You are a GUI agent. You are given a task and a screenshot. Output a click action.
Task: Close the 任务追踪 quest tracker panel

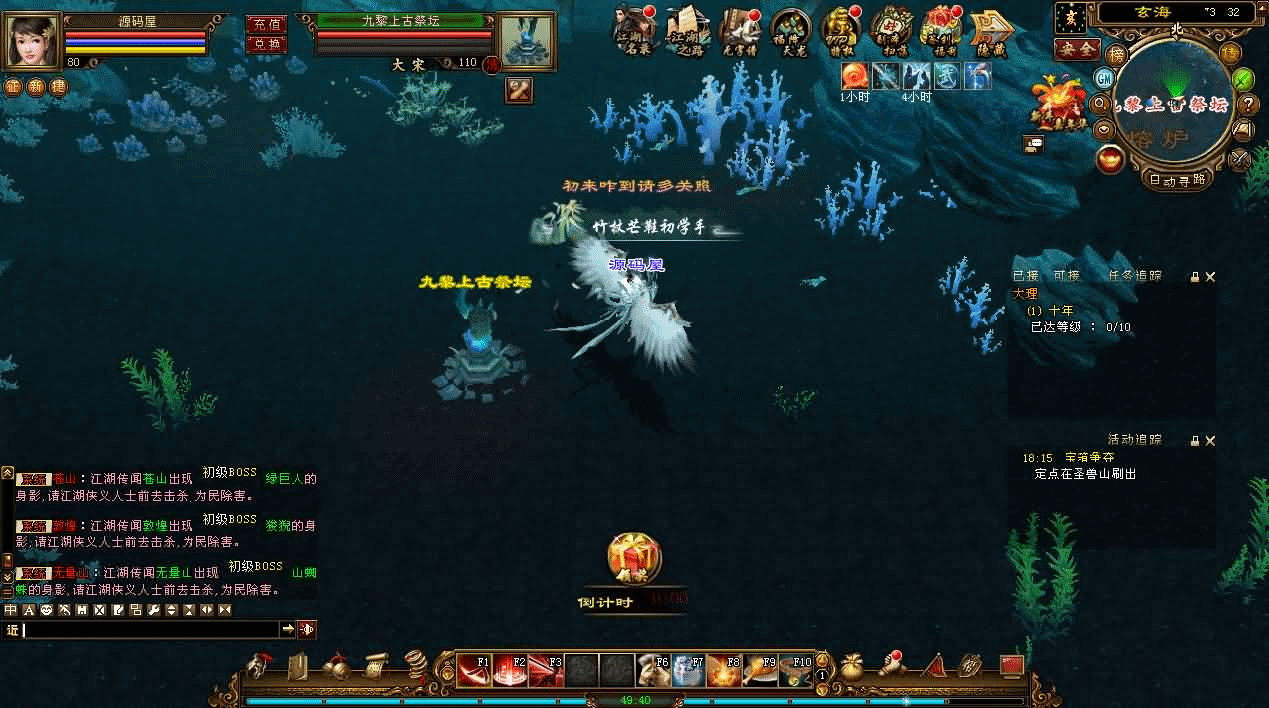coord(1210,277)
